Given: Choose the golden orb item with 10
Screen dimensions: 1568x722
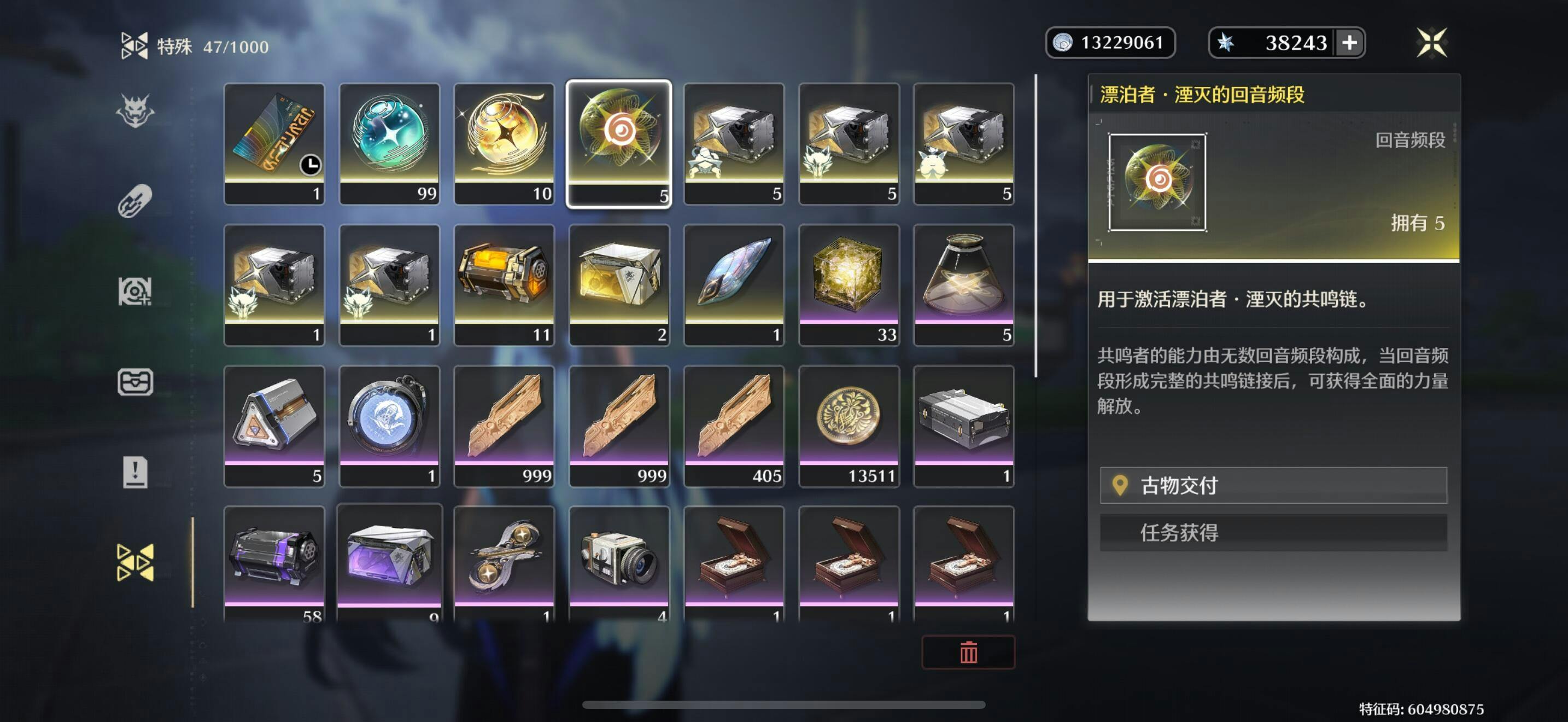Looking at the screenshot, I should [x=504, y=144].
